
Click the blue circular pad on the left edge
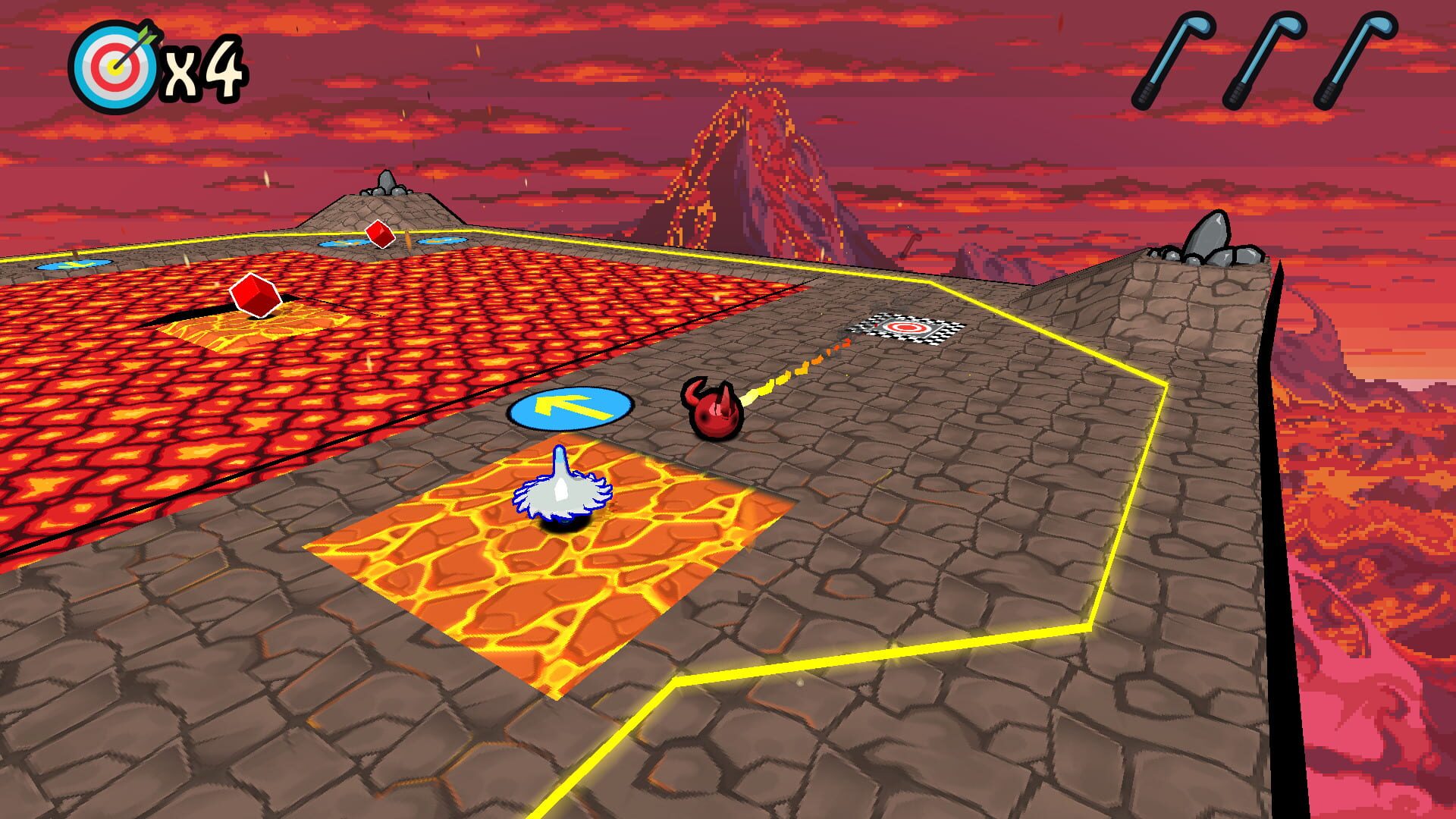point(72,265)
